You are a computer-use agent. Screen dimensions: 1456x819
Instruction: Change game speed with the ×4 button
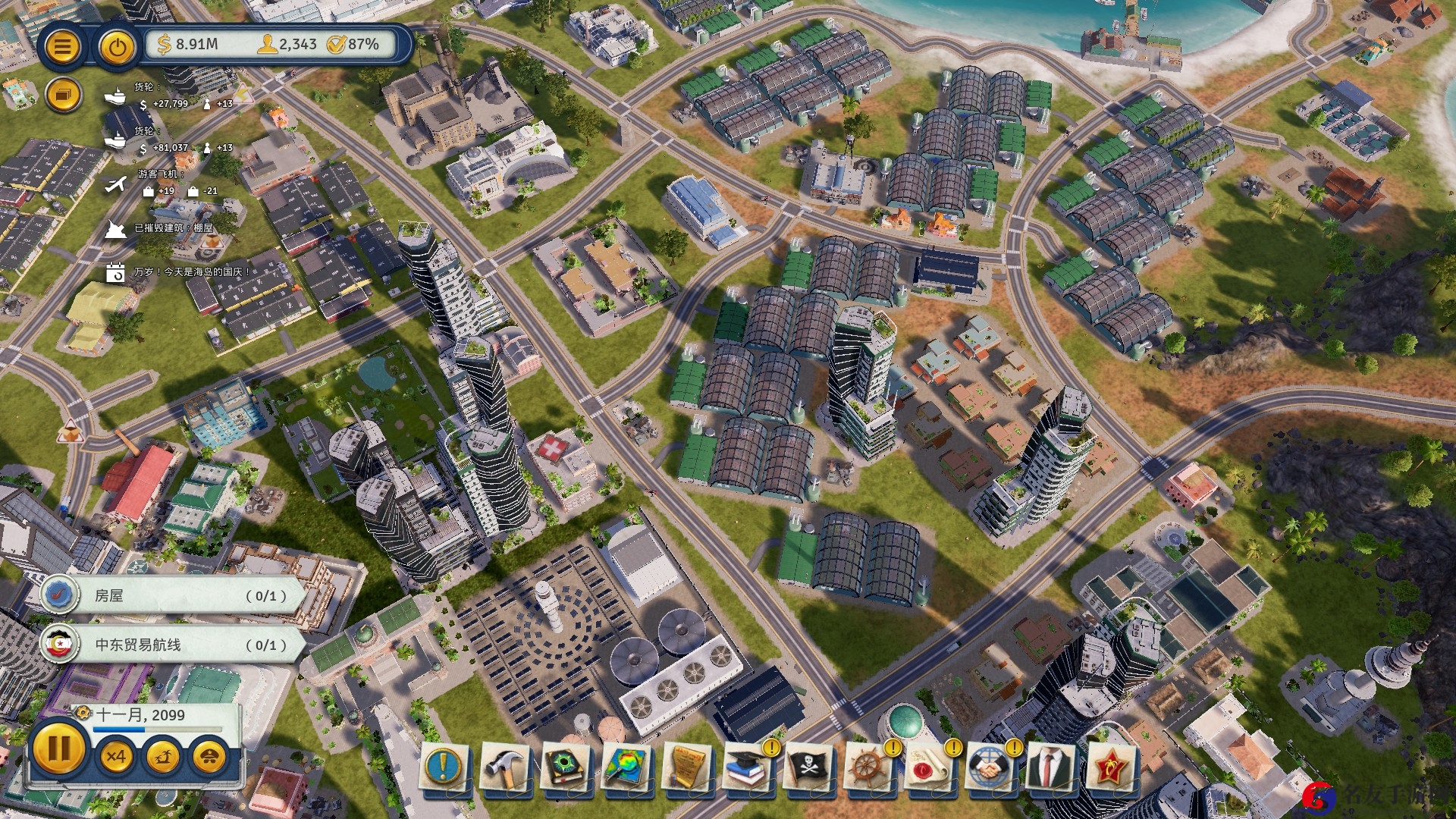click(x=116, y=756)
